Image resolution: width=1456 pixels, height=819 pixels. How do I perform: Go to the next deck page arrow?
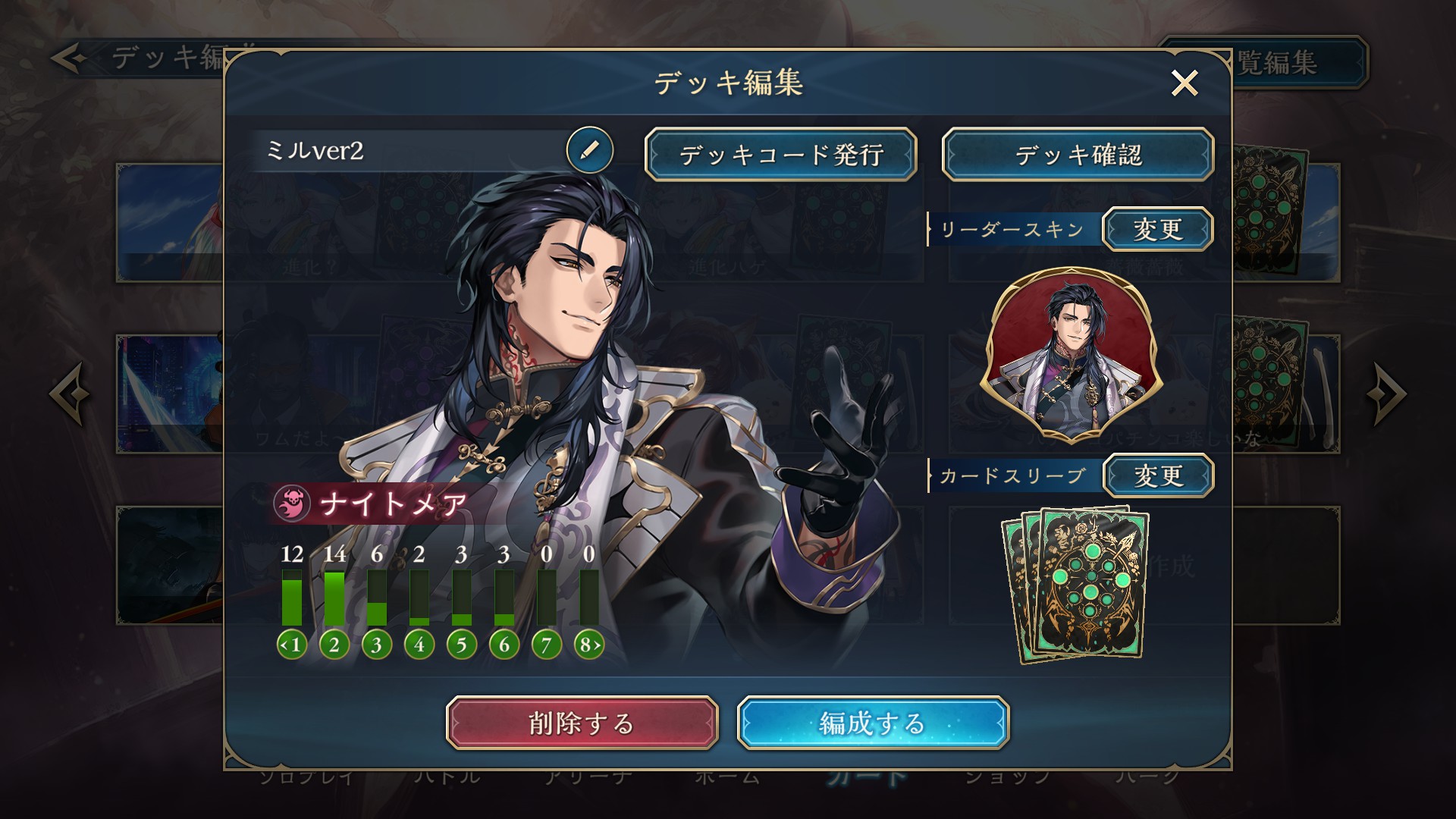click(x=1386, y=394)
